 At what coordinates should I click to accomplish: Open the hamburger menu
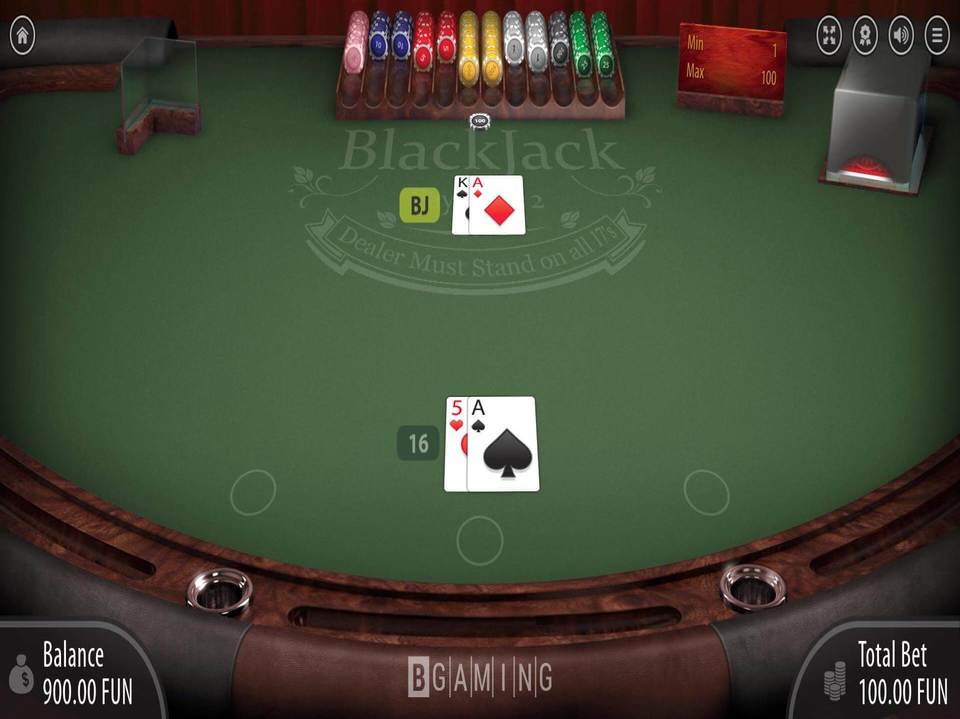937,36
